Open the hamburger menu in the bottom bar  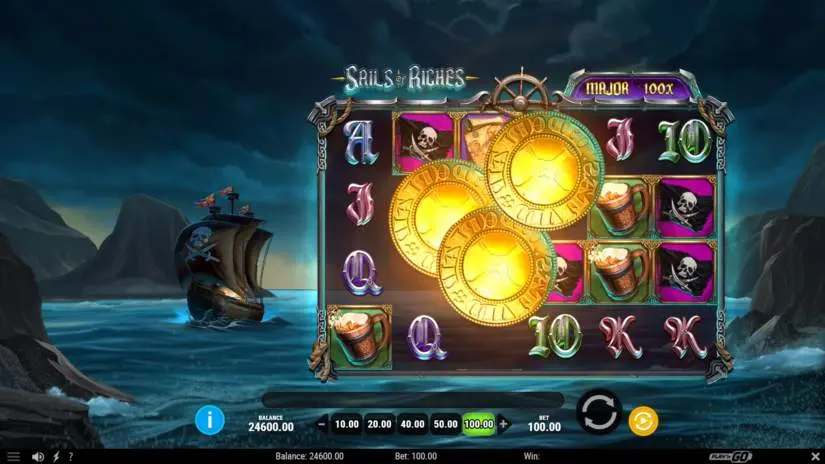pyautogui.click(x=13, y=457)
